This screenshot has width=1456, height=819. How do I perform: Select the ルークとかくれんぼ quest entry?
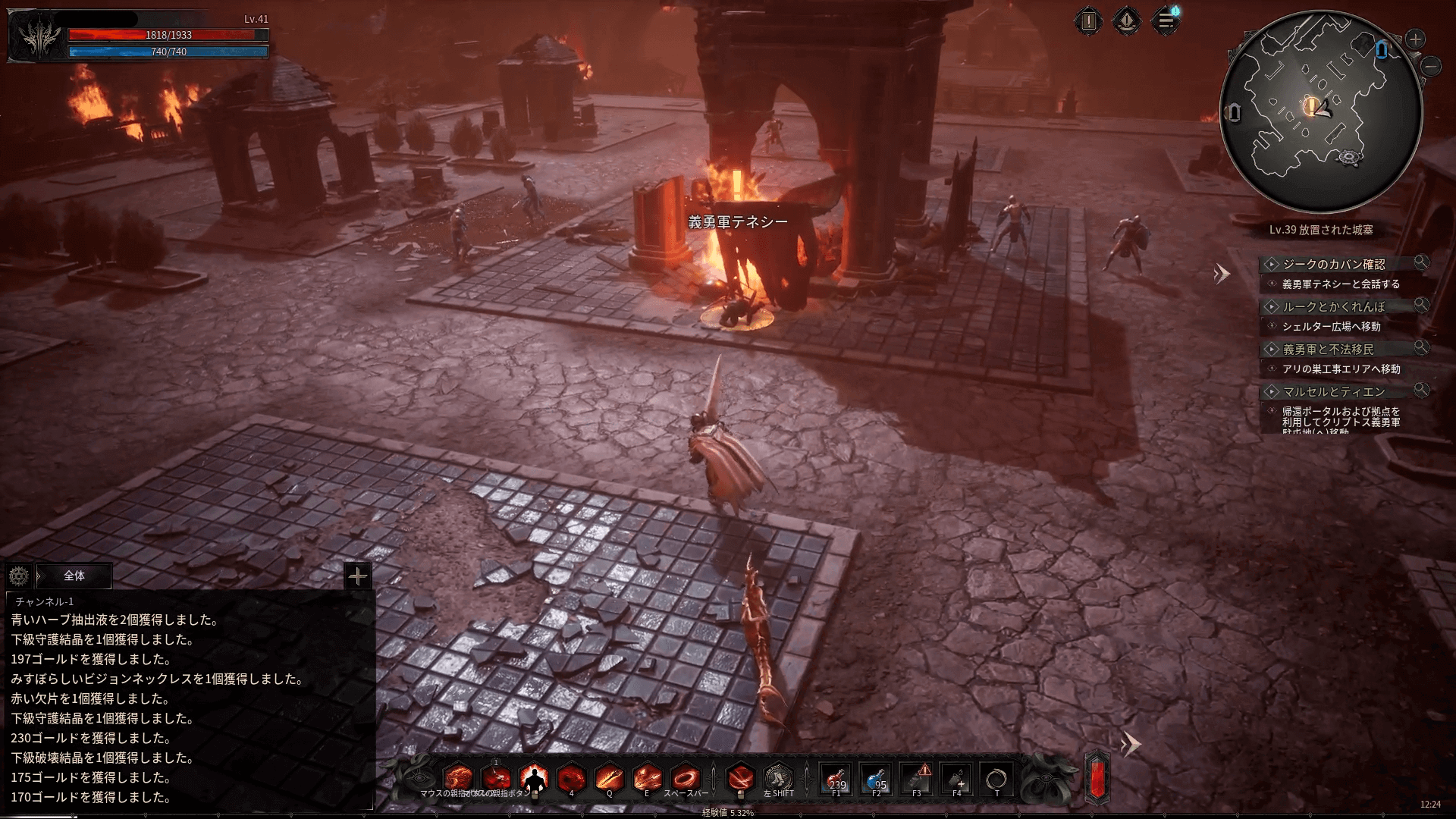point(1333,306)
